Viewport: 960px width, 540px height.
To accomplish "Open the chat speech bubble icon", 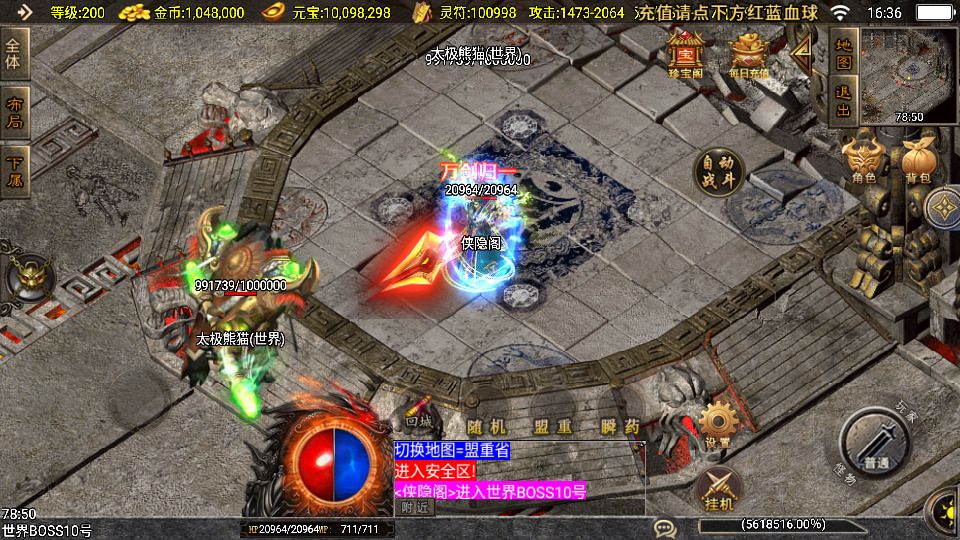I will coord(664,527).
